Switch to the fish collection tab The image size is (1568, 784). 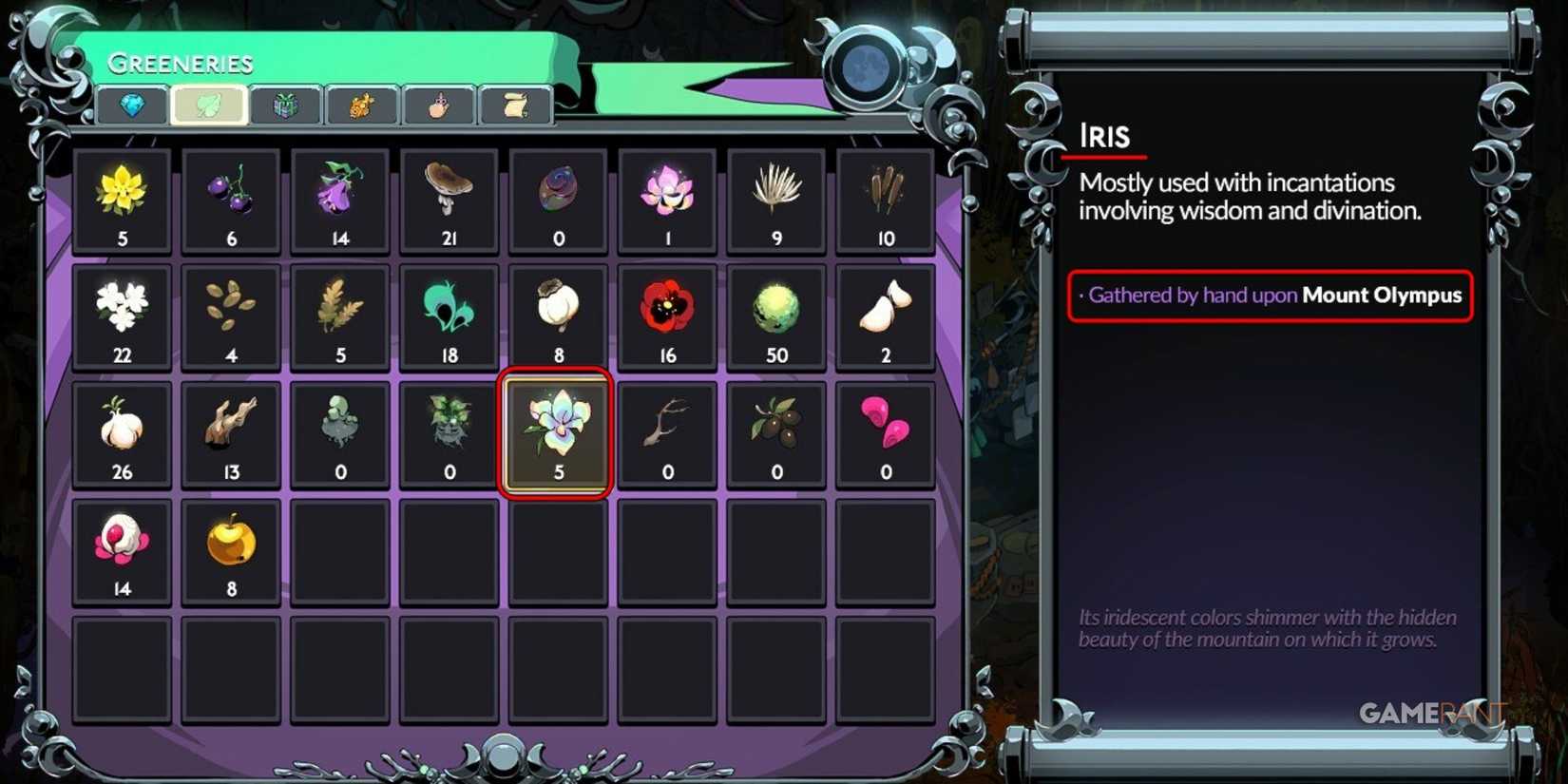click(362, 105)
